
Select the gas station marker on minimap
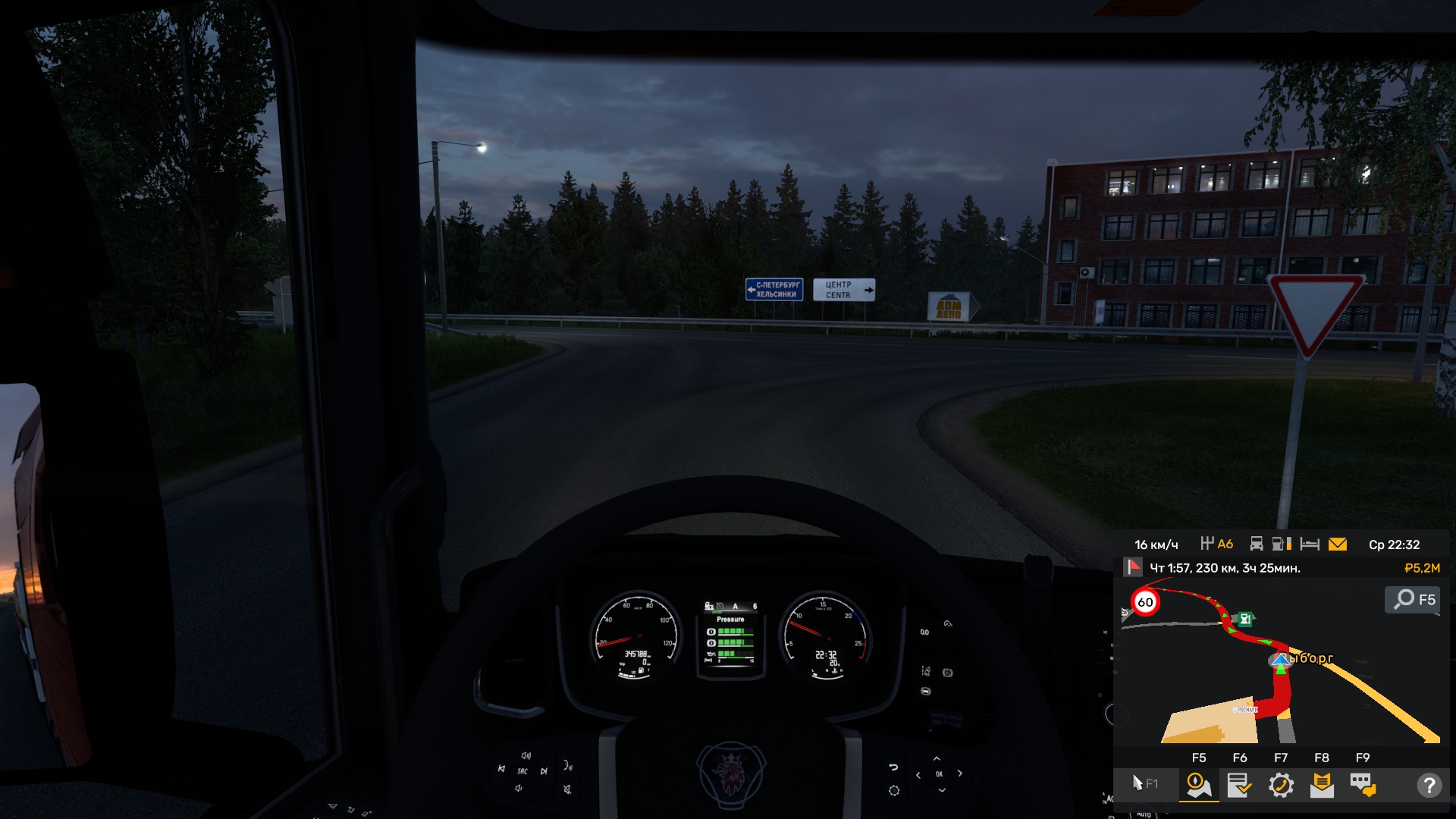click(1245, 619)
